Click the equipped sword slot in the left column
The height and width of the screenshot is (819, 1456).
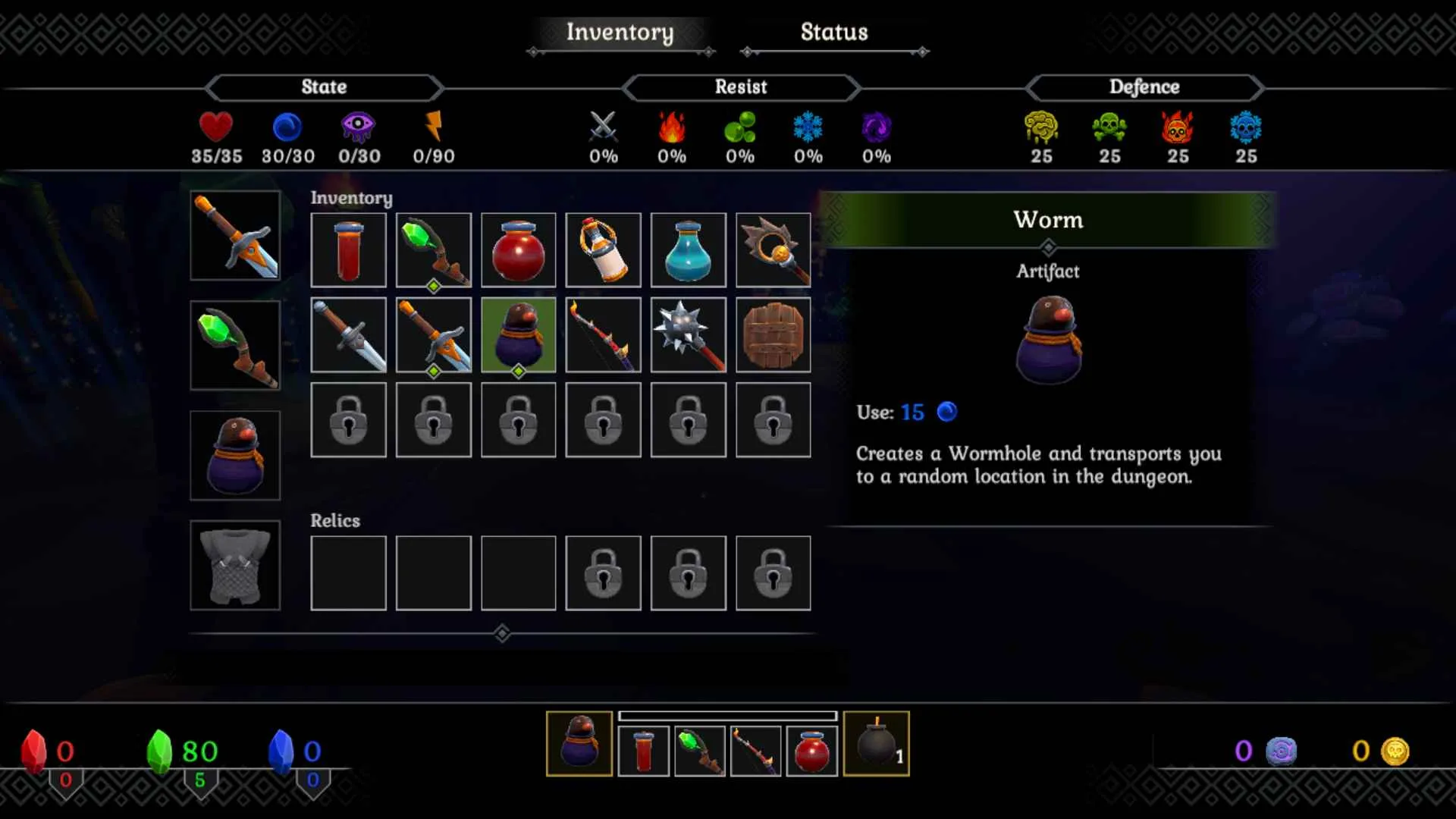coord(235,236)
